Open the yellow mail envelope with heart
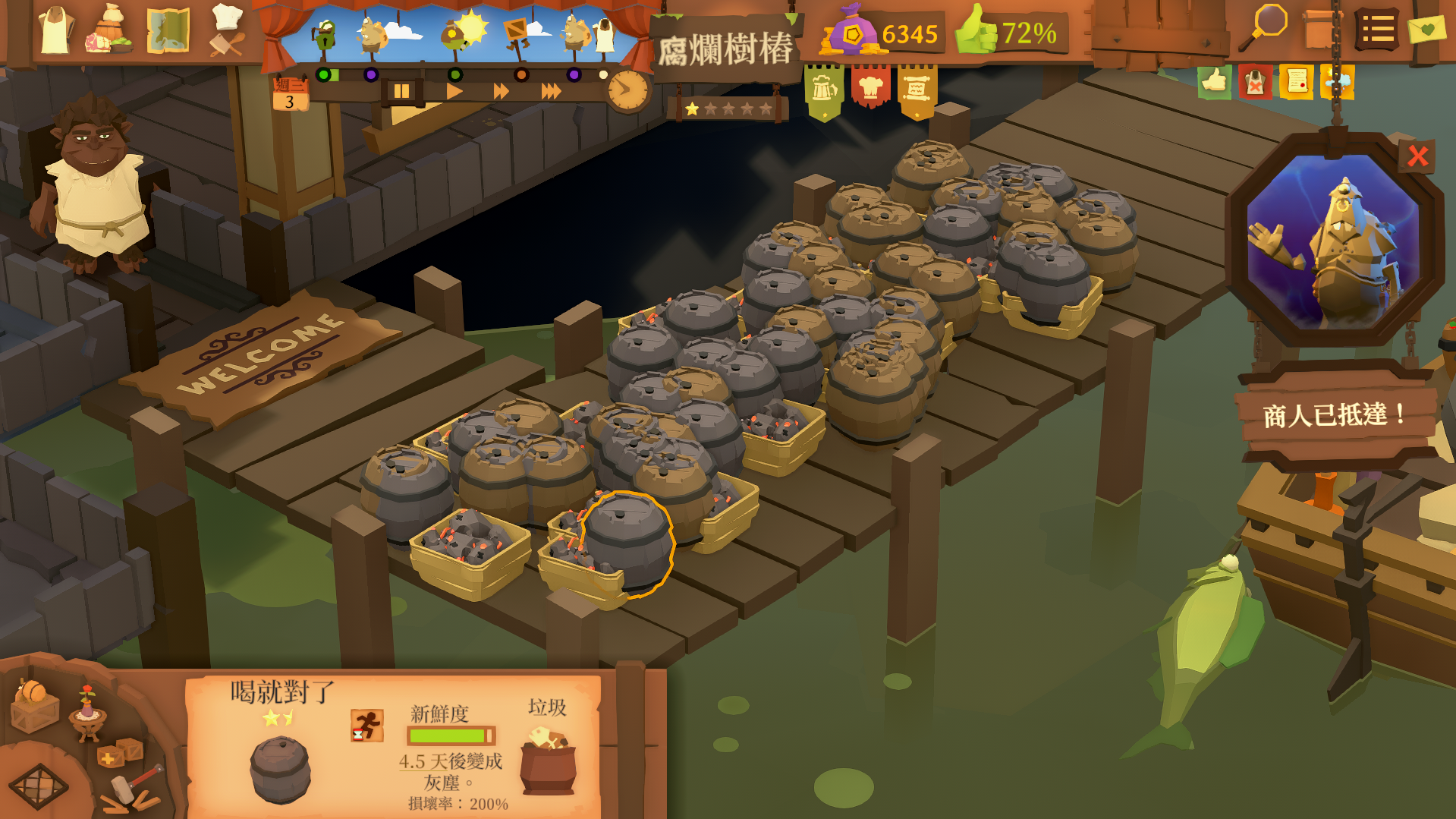Viewport: 1456px width, 819px height. (1426, 30)
